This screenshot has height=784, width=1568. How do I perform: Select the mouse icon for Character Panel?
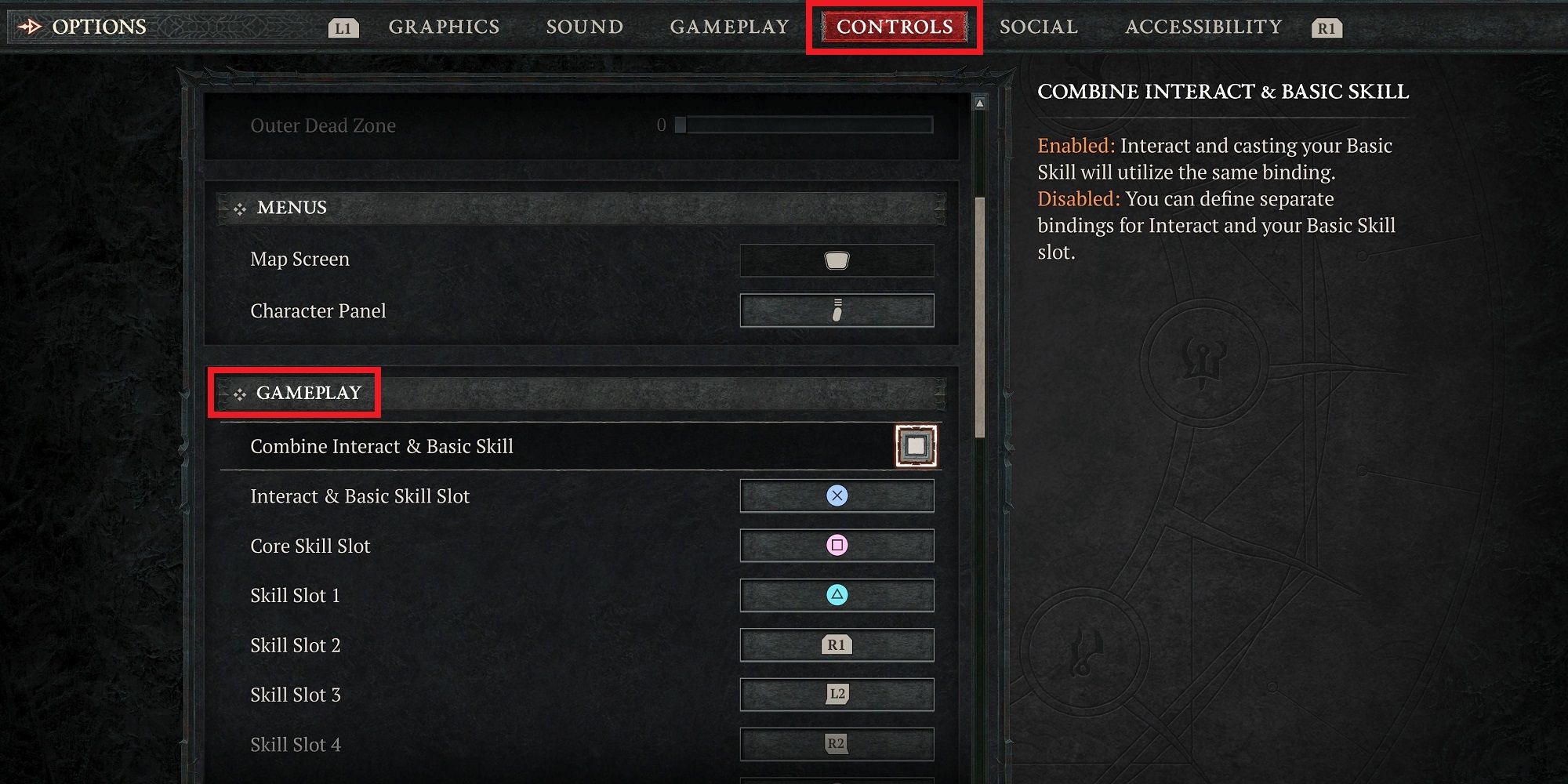(836, 310)
